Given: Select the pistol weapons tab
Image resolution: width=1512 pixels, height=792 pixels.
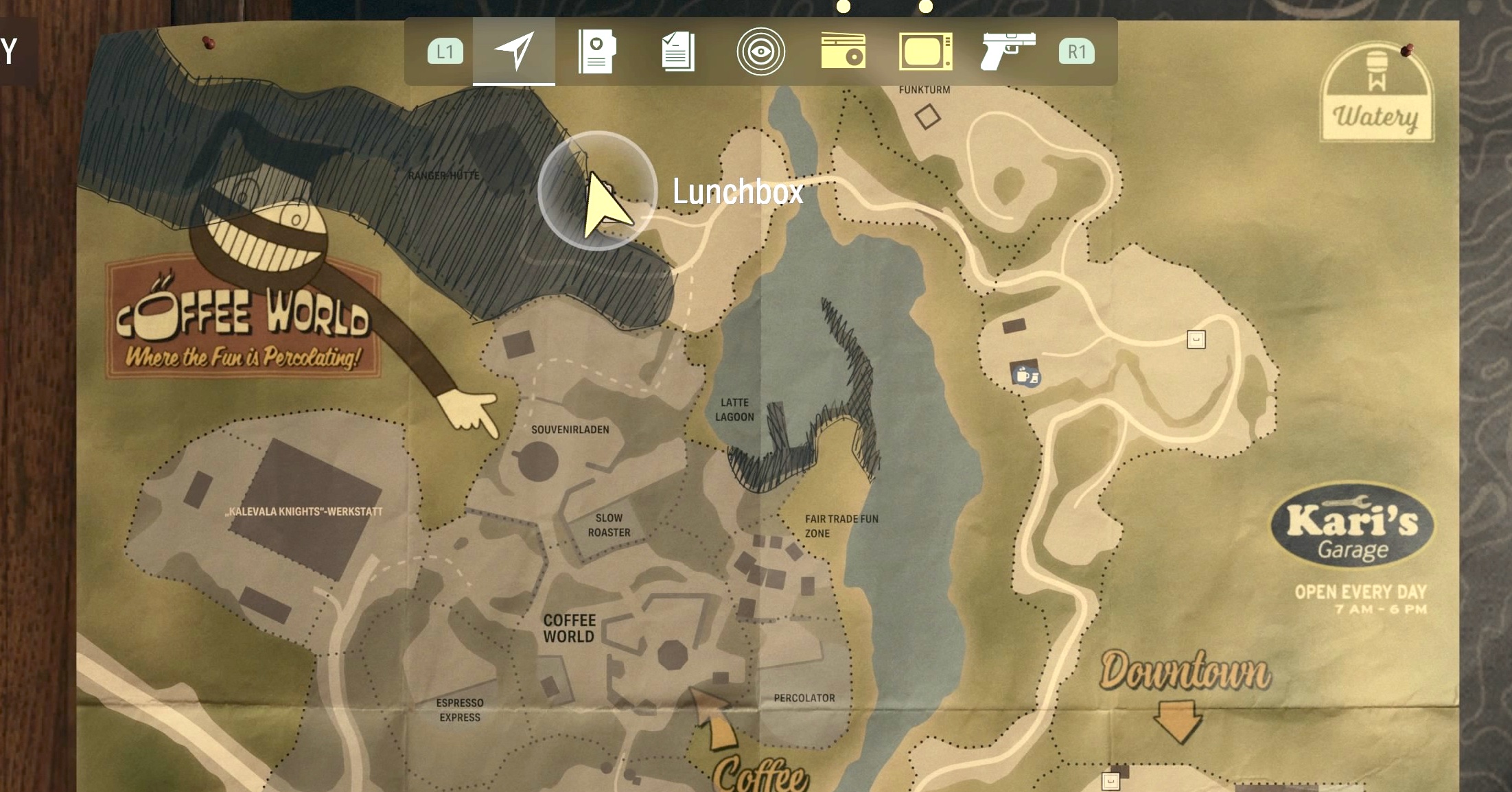Looking at the screenshot, I should (1007, 51).
